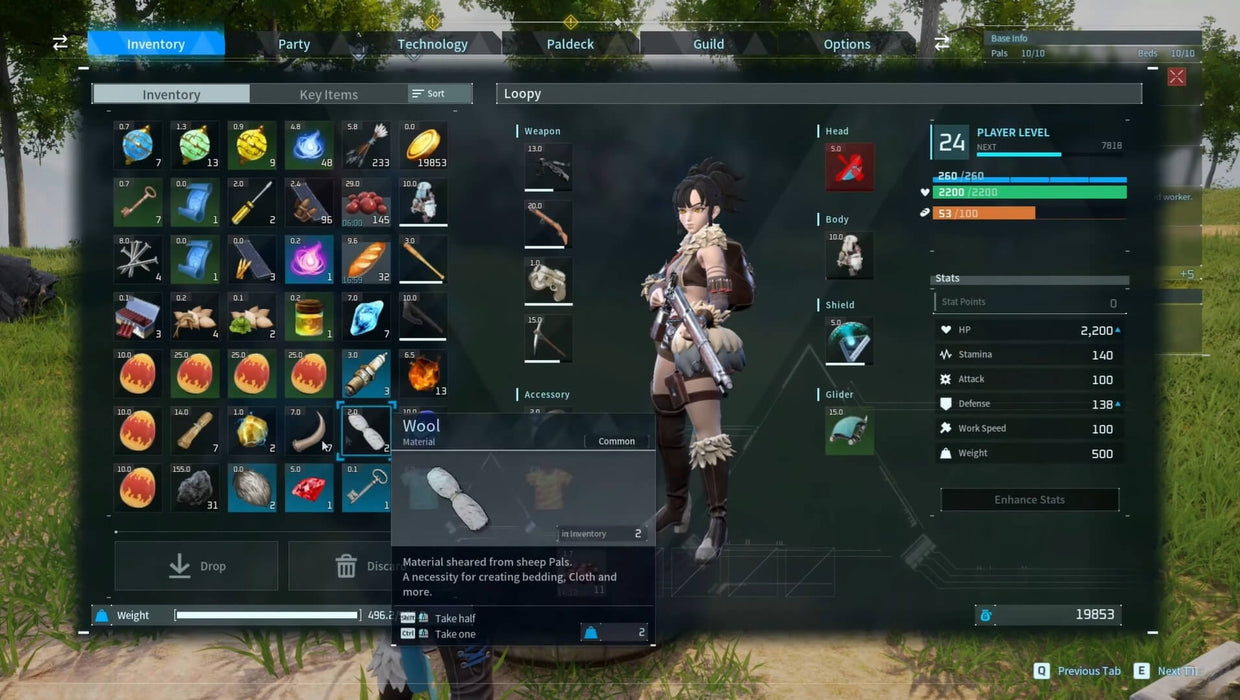Select the equipped Shield slot
The image size is (1240, 700).
[849, 341]
